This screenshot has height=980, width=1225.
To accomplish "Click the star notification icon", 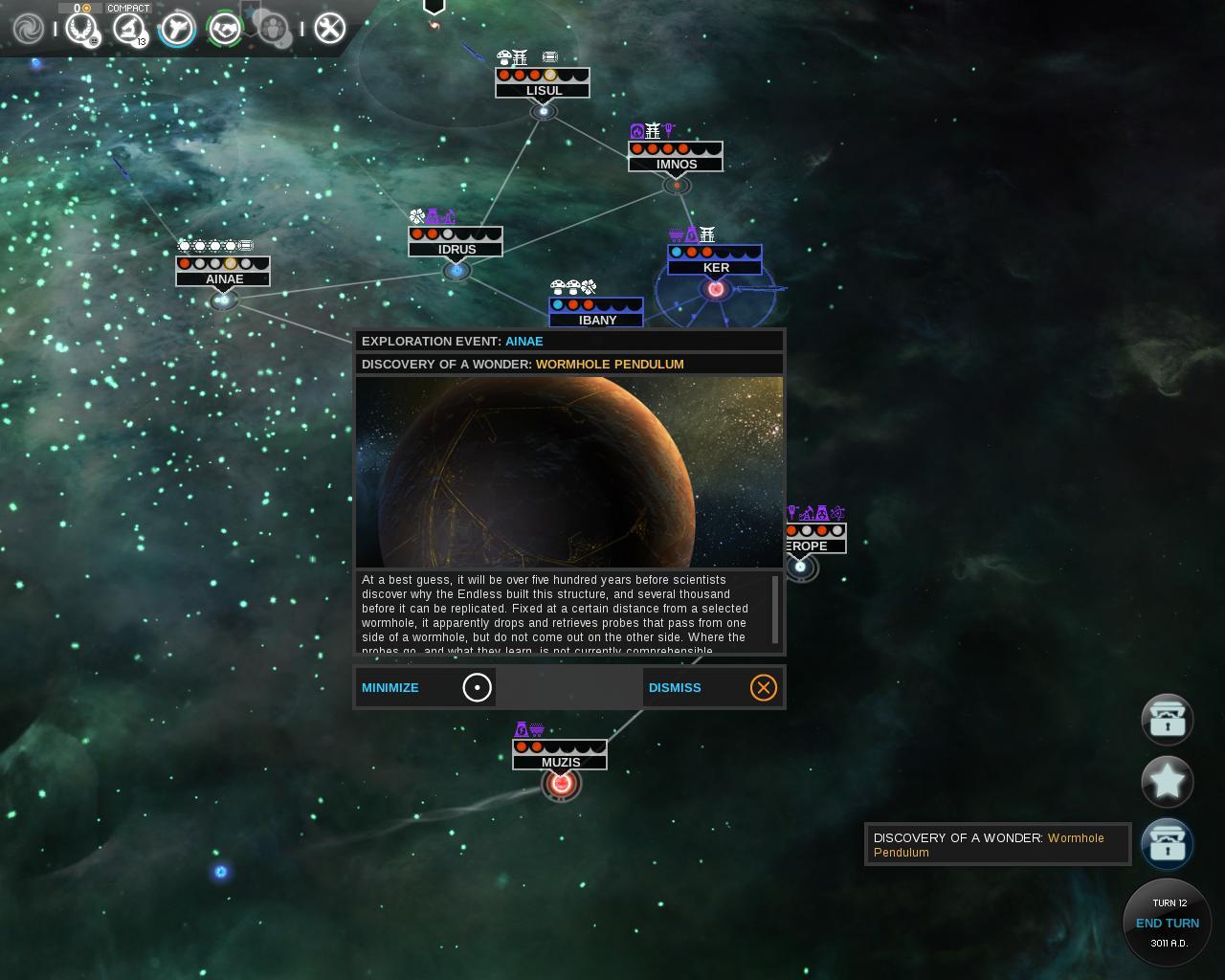I will 1167,782.
